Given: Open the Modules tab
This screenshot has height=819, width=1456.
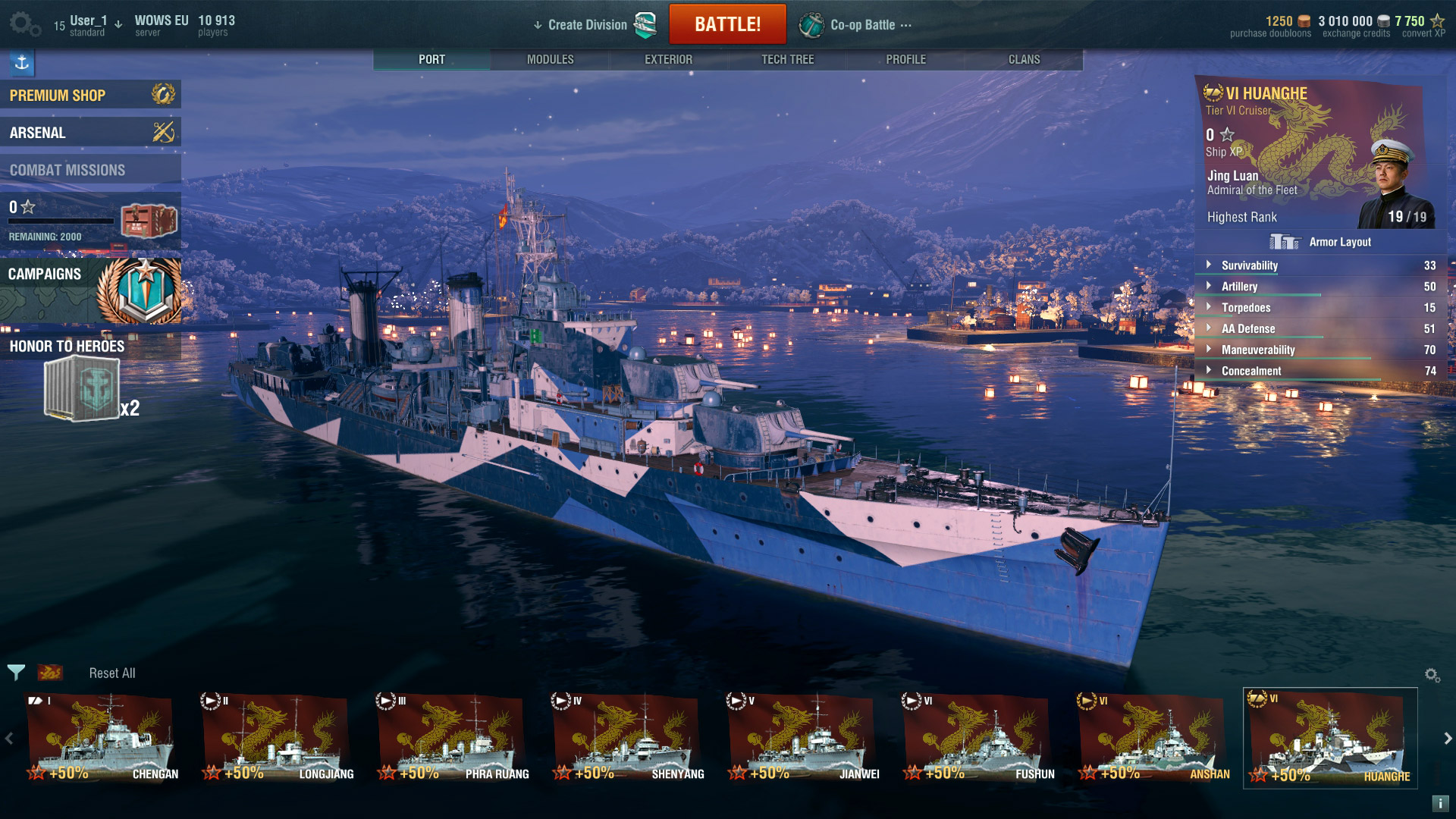Looking at the screenshot, I should click(x=550, y=59).
